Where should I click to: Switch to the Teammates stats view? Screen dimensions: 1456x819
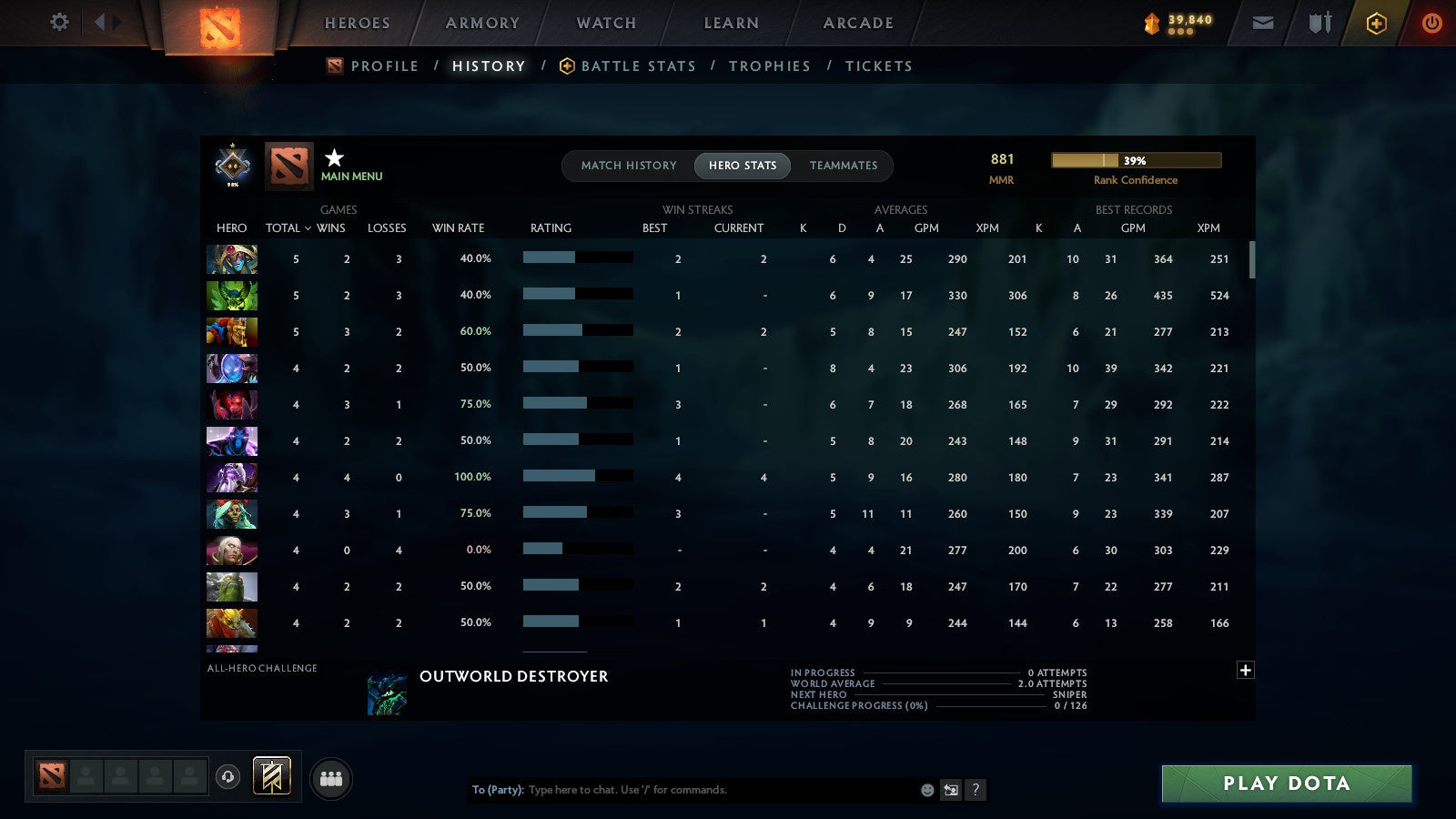click(x=844, y=166)
